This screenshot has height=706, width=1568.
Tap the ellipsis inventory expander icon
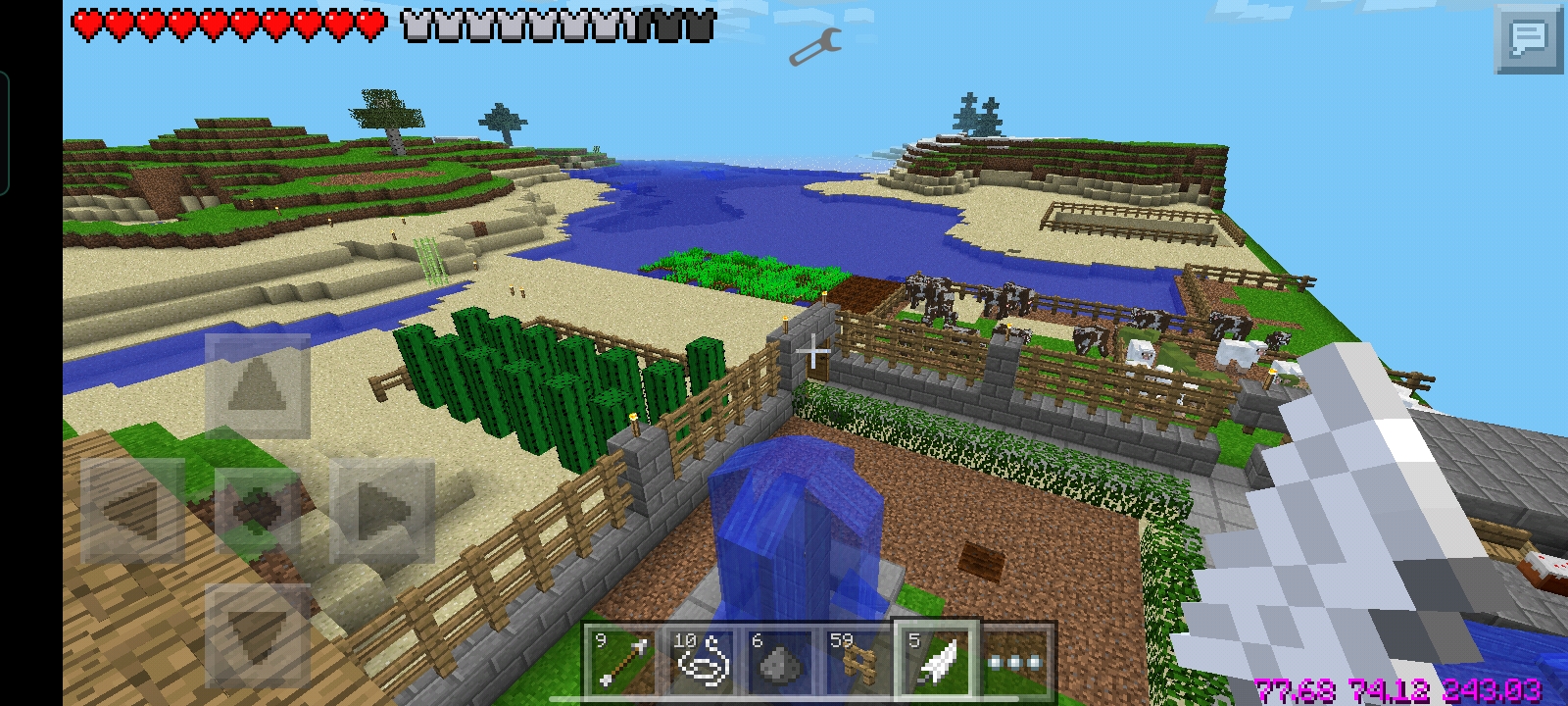click(x=1016, y=658)
